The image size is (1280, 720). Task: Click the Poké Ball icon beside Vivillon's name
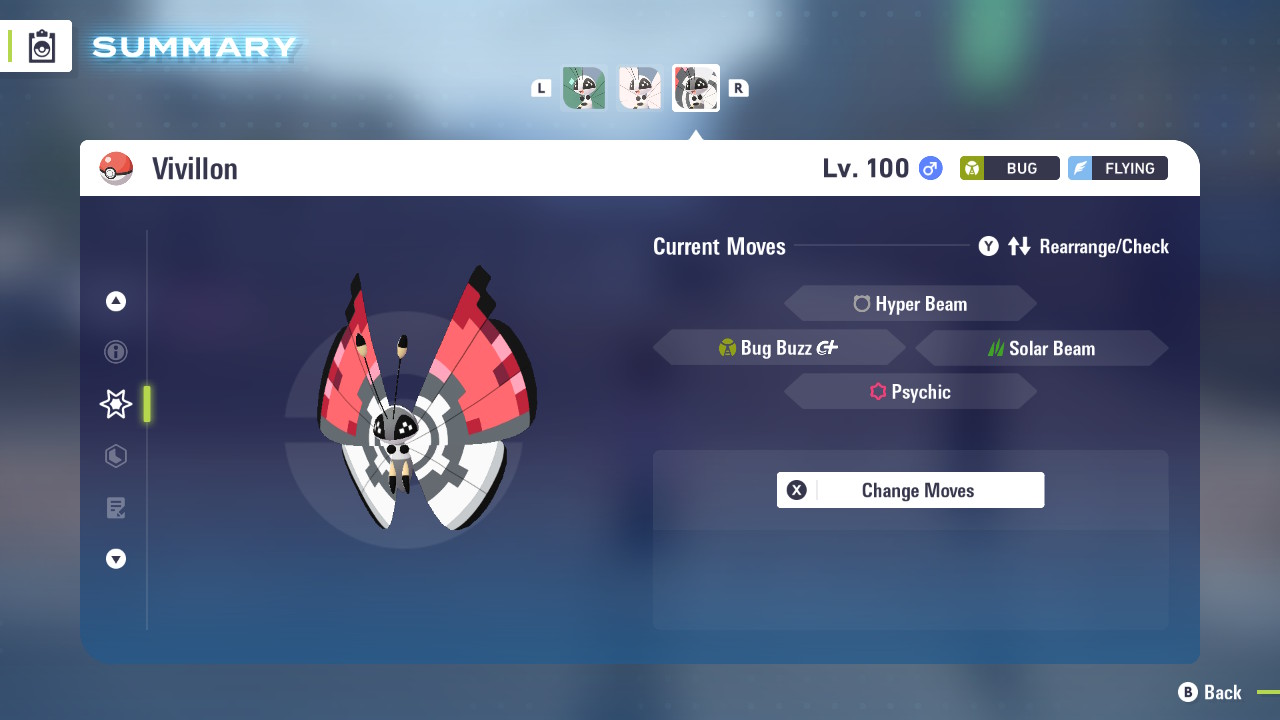pyautogui.click(x=117, y=168)
